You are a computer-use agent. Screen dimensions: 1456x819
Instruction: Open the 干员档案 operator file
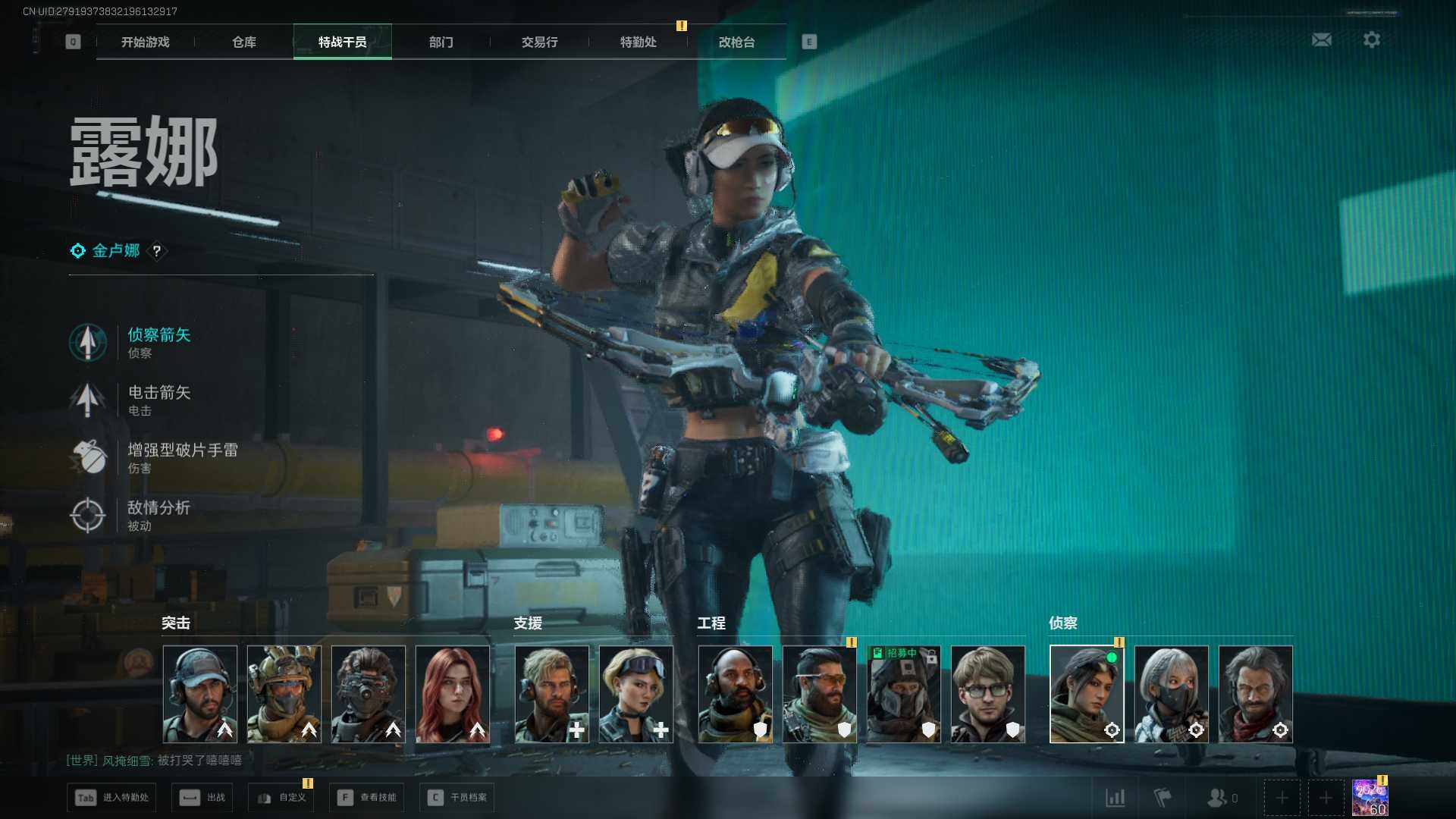coord(457,798)
